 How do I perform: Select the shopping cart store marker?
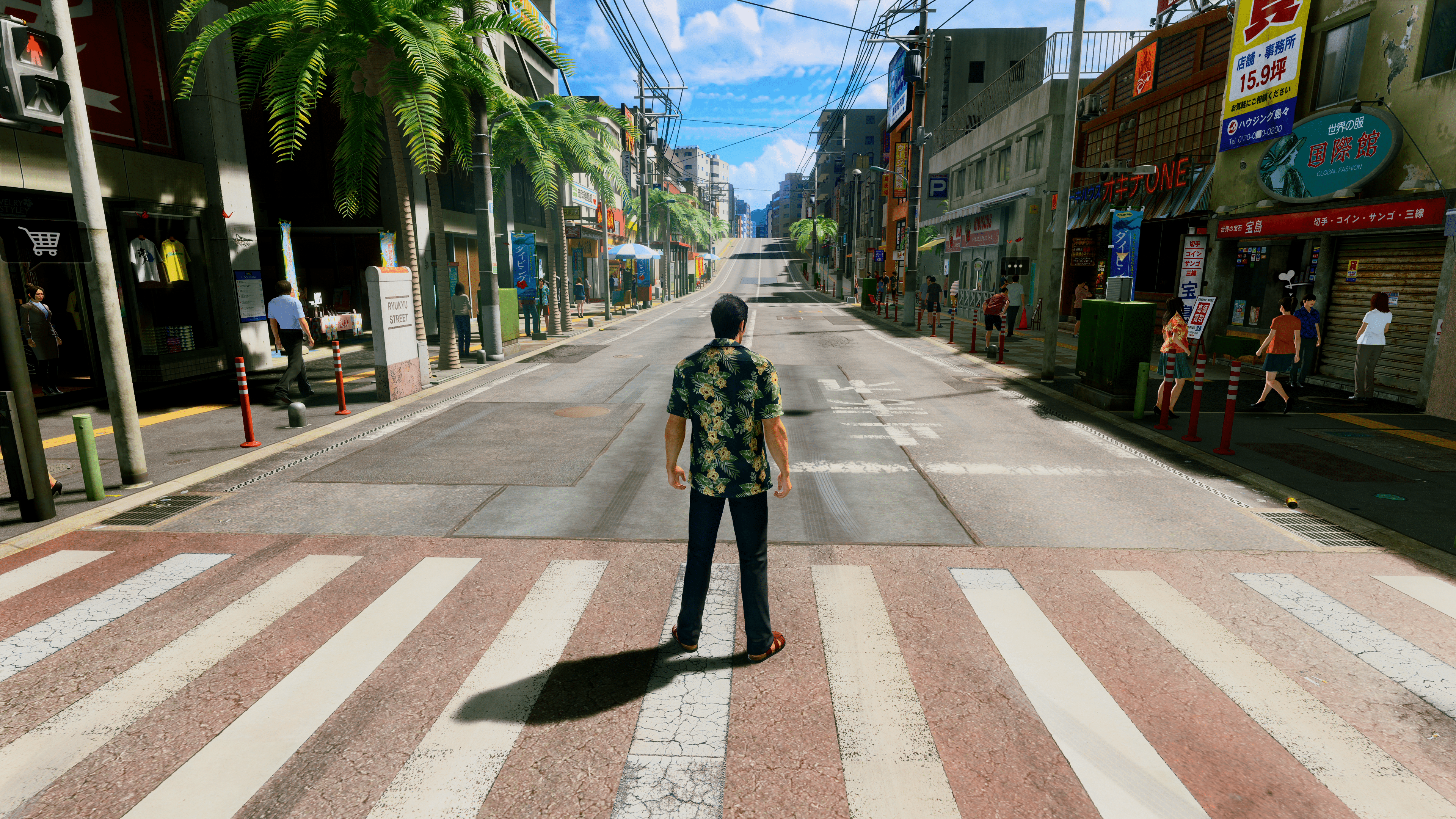[39, 242]
